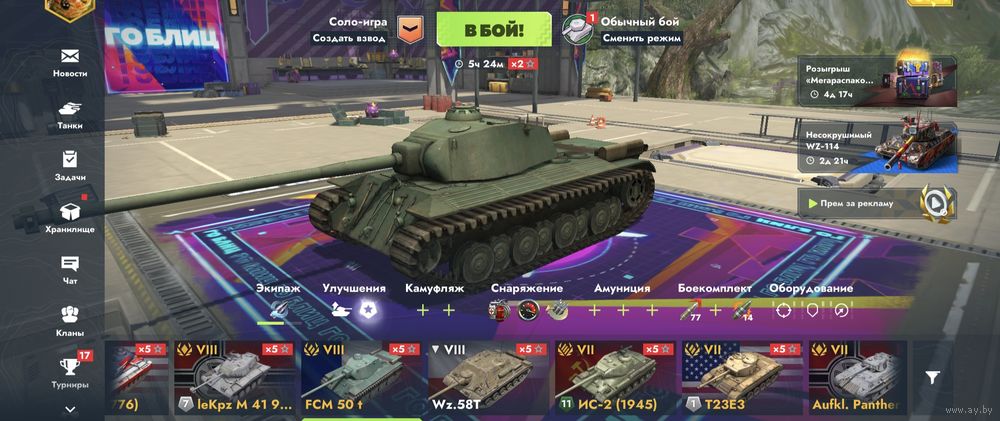The height and width of the screenshot is (421, 1000).
Task: Expand the sidebar with the down chevron
Action: [x=70, y=409]
